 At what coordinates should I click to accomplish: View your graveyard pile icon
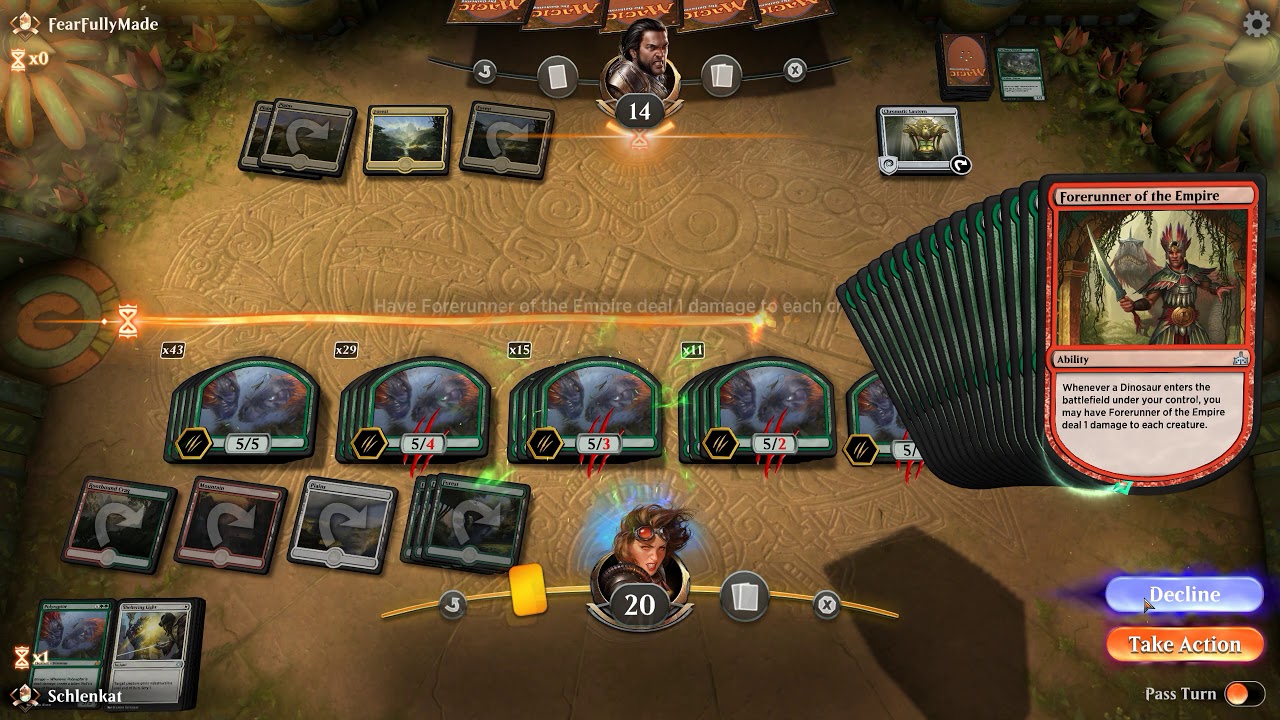(744, 598)
